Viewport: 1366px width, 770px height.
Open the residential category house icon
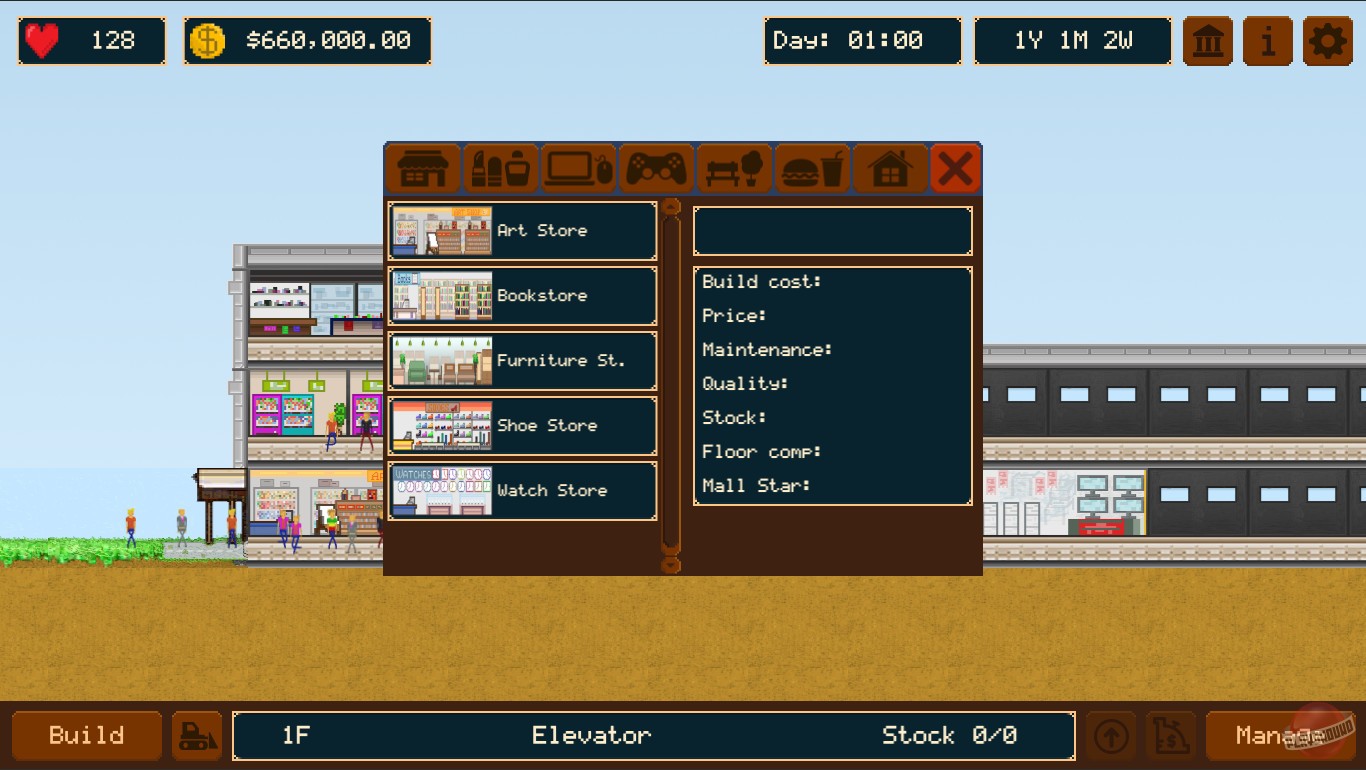pyautogui.click(x=890, y=168)
